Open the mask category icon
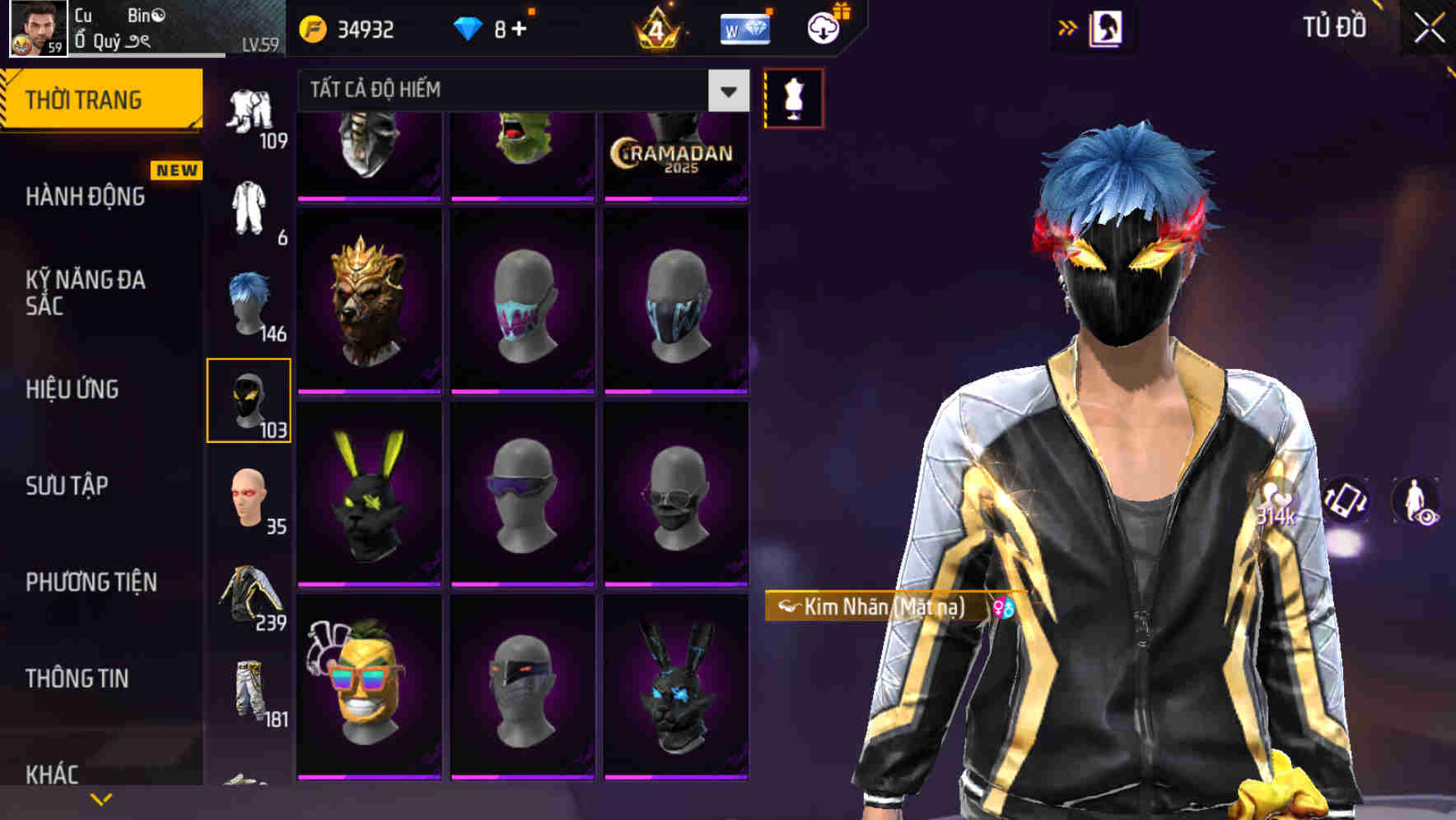The image size is (1456, 820). (x=250, y=399)
